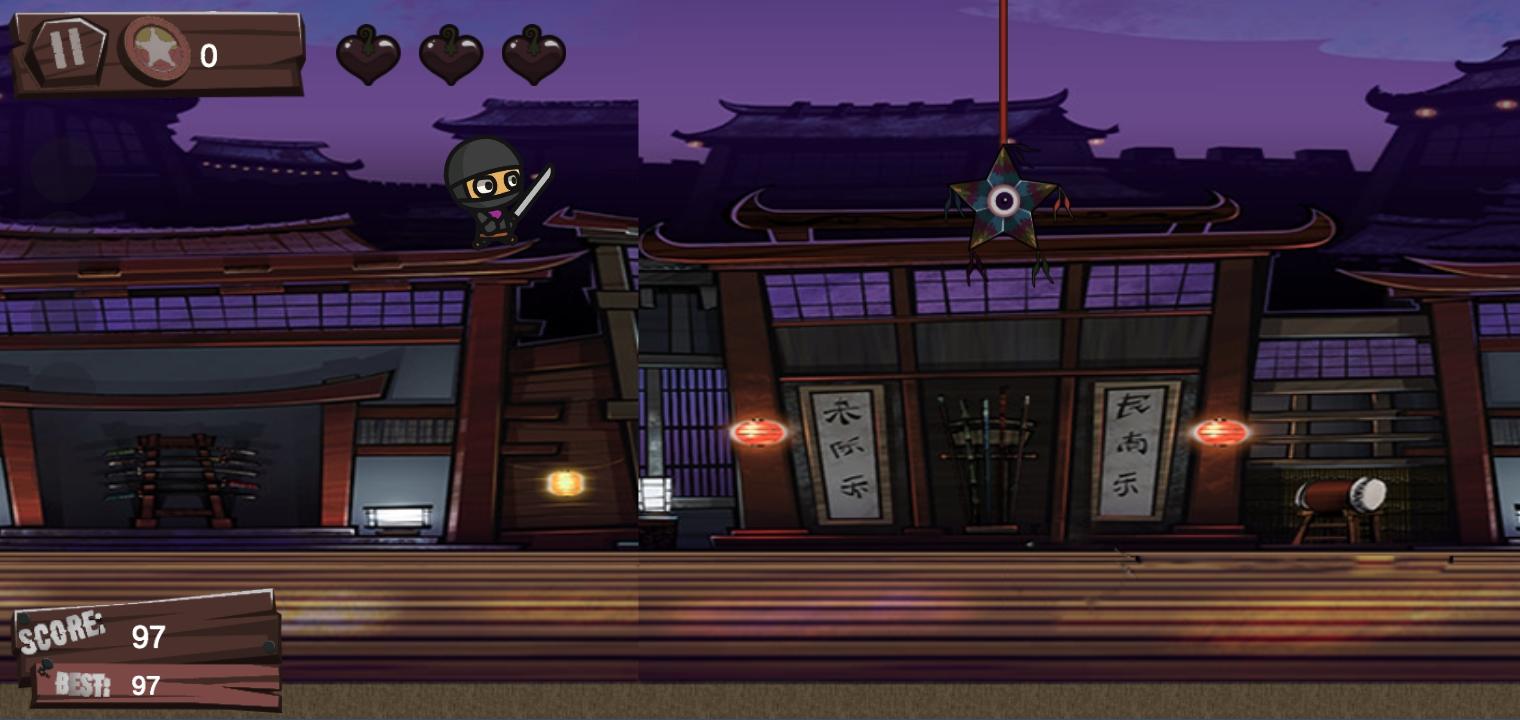Click the ninja character

[490, 200]
